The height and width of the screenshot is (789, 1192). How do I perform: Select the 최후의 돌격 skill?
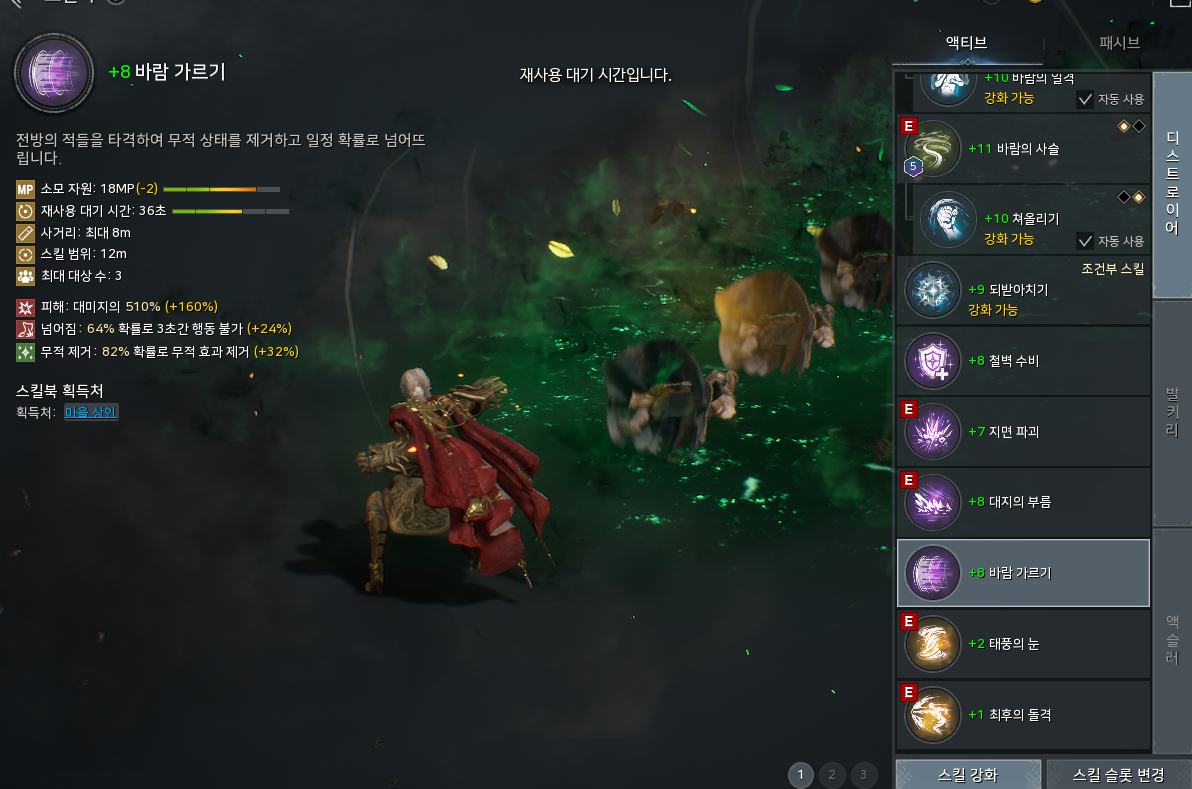(x=1023, y=714)
